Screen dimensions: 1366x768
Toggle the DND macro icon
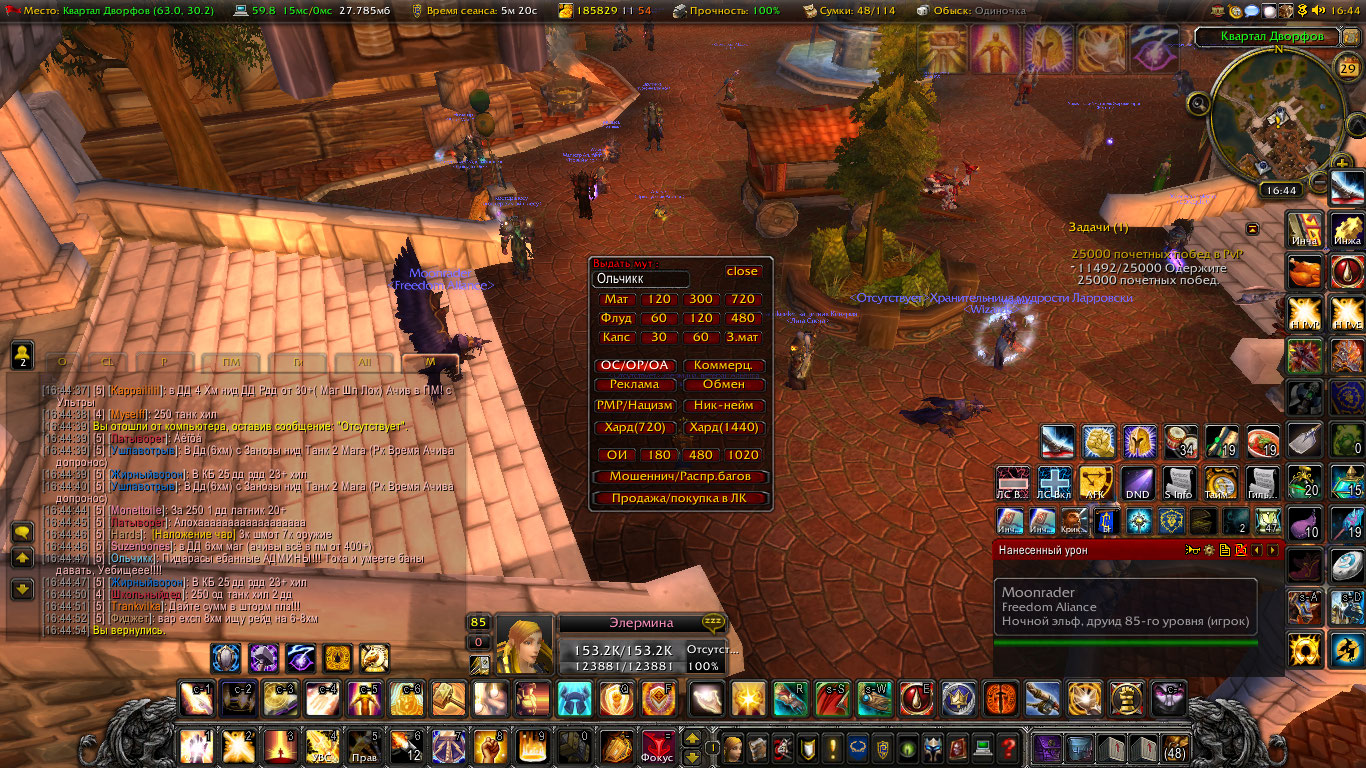click(1138, 482)
